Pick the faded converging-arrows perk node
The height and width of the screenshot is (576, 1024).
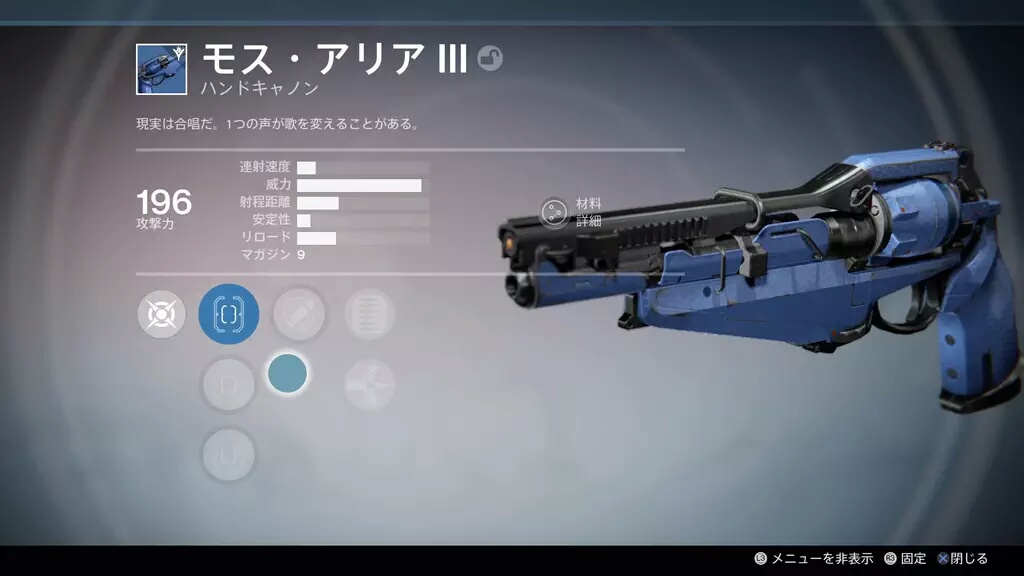(369, 385)
